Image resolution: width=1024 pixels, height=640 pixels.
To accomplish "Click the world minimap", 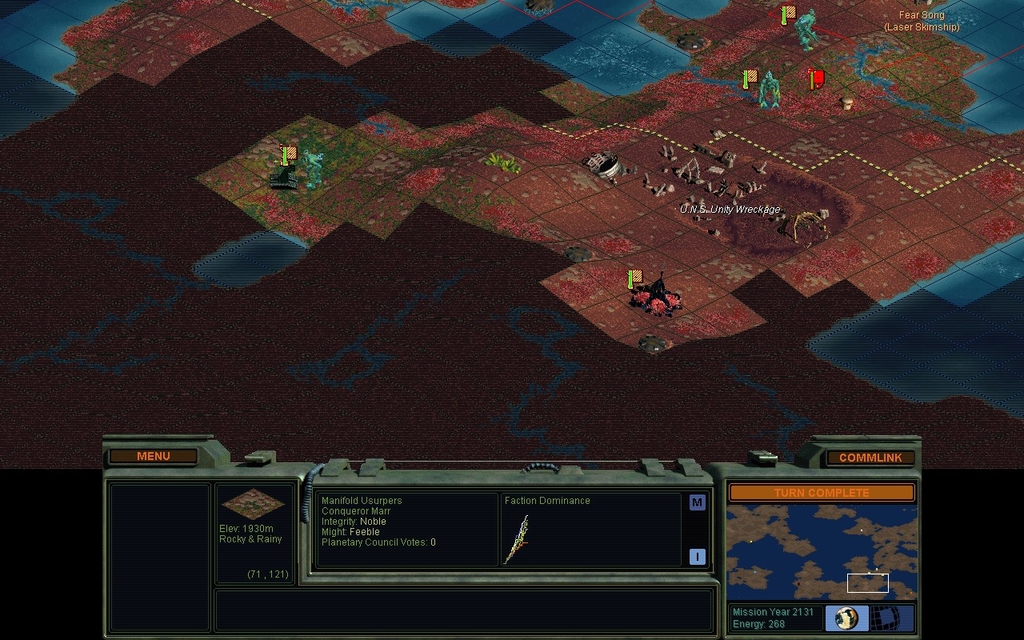I will [x=821, y=552].
